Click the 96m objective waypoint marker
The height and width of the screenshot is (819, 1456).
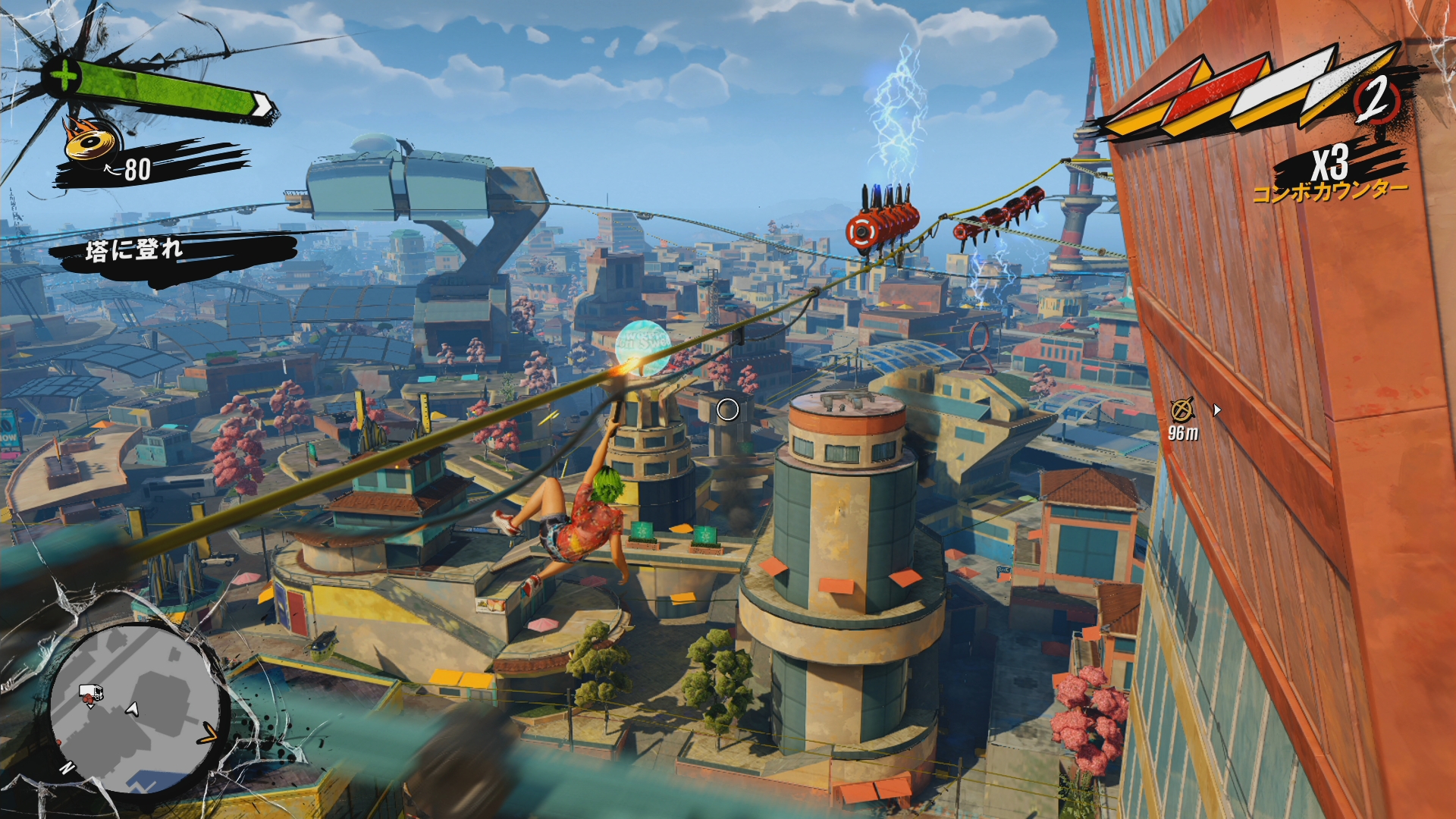[1181, 410]
